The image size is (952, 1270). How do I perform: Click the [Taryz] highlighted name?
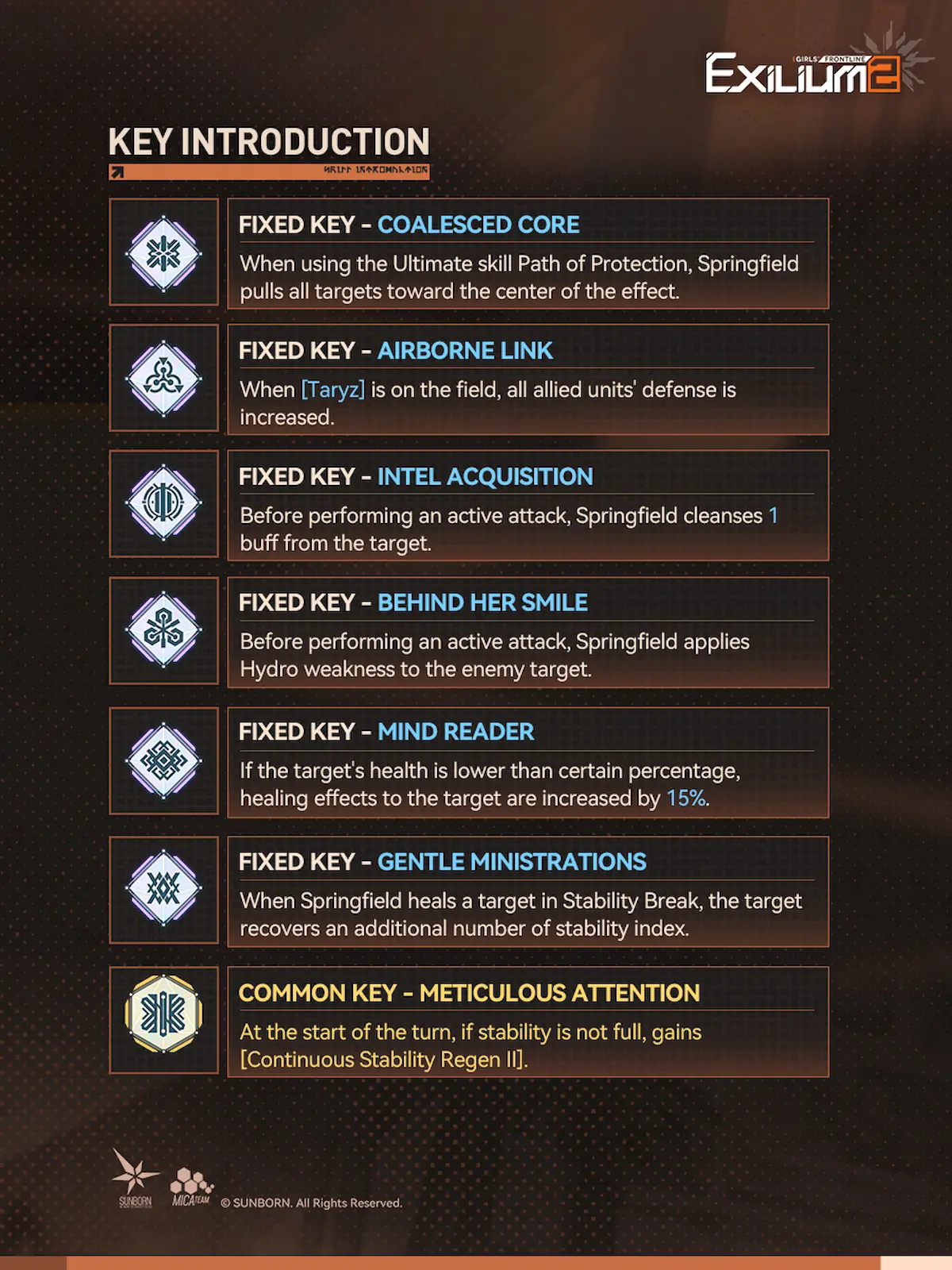pyautogui.click(x=333, y=390)
